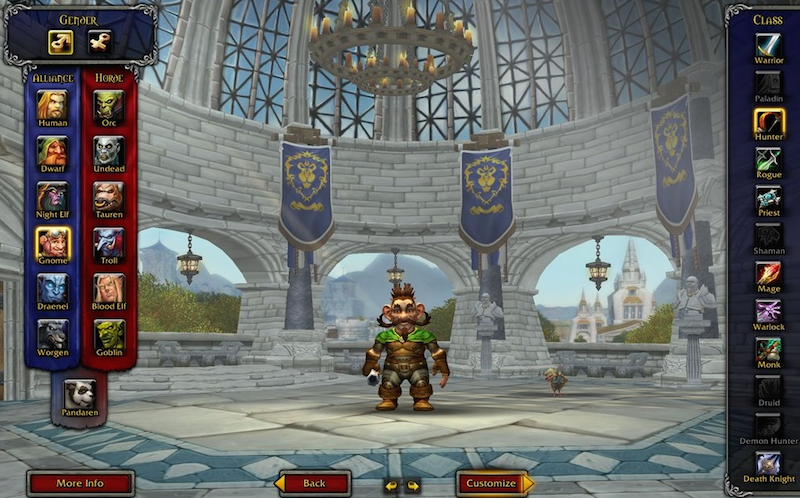Choose the Tauren race
The width and height of the screenshot is (800, 498).
(x=109, y=196)
